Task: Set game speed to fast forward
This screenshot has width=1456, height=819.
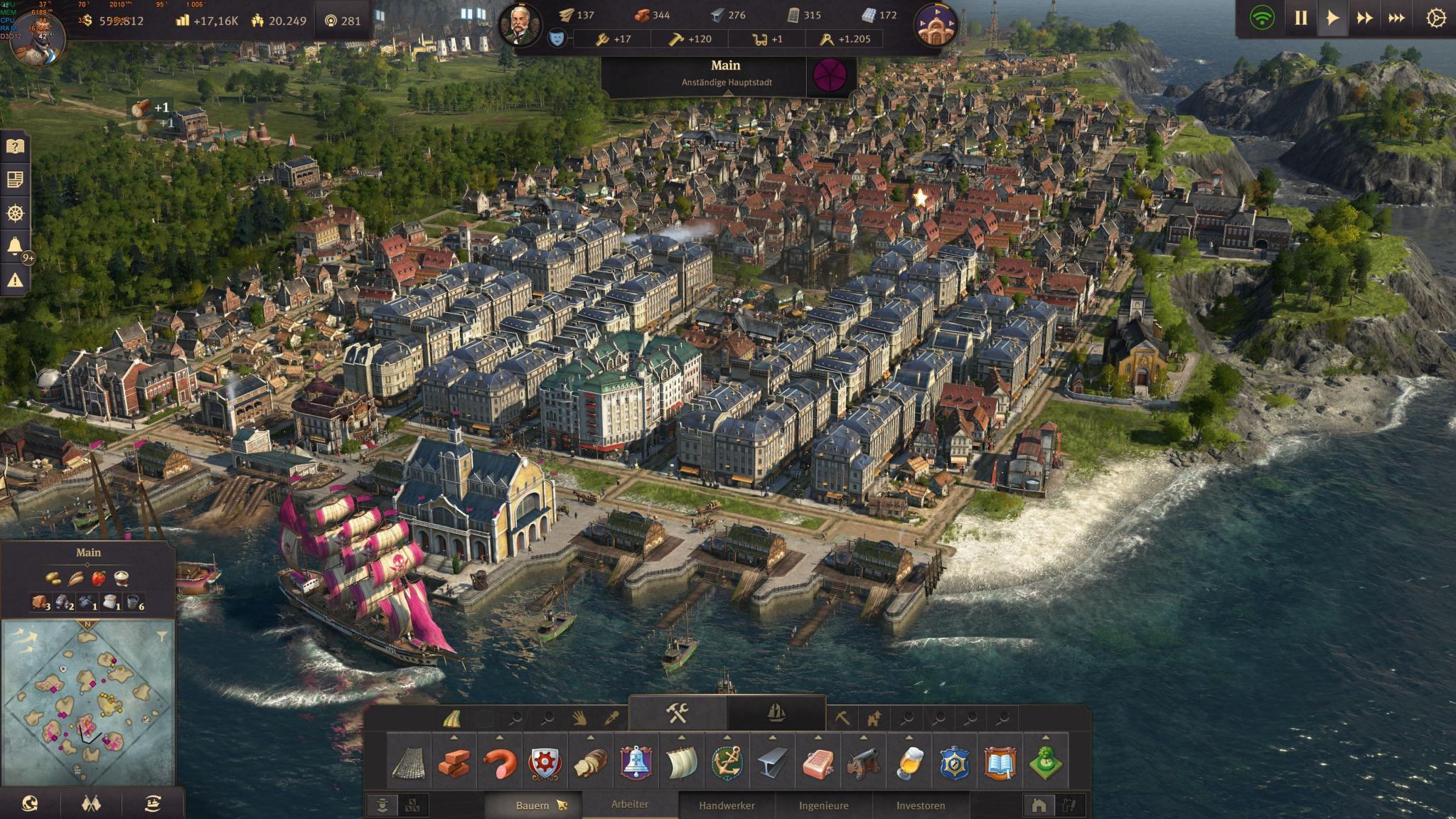Action: [1364, 18]
